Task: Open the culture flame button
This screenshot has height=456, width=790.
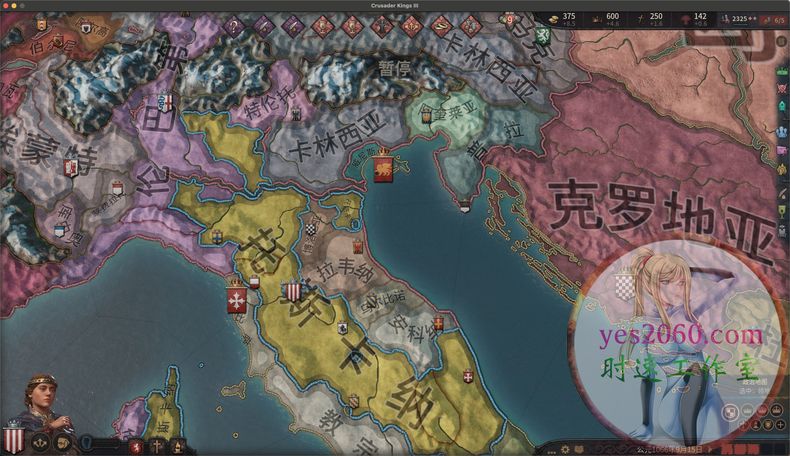Action: click(177, 445)
